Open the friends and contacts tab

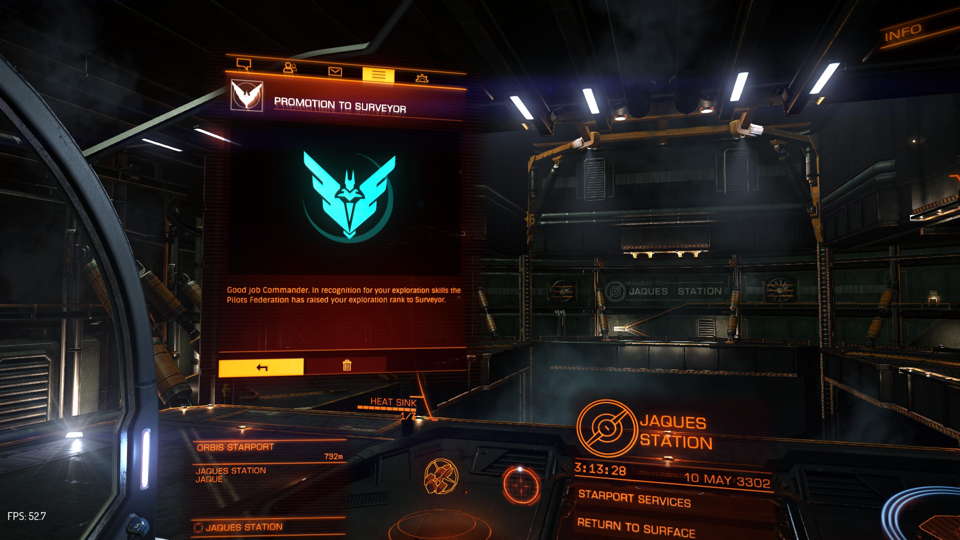pyautogui.click(x=290, y=69)
